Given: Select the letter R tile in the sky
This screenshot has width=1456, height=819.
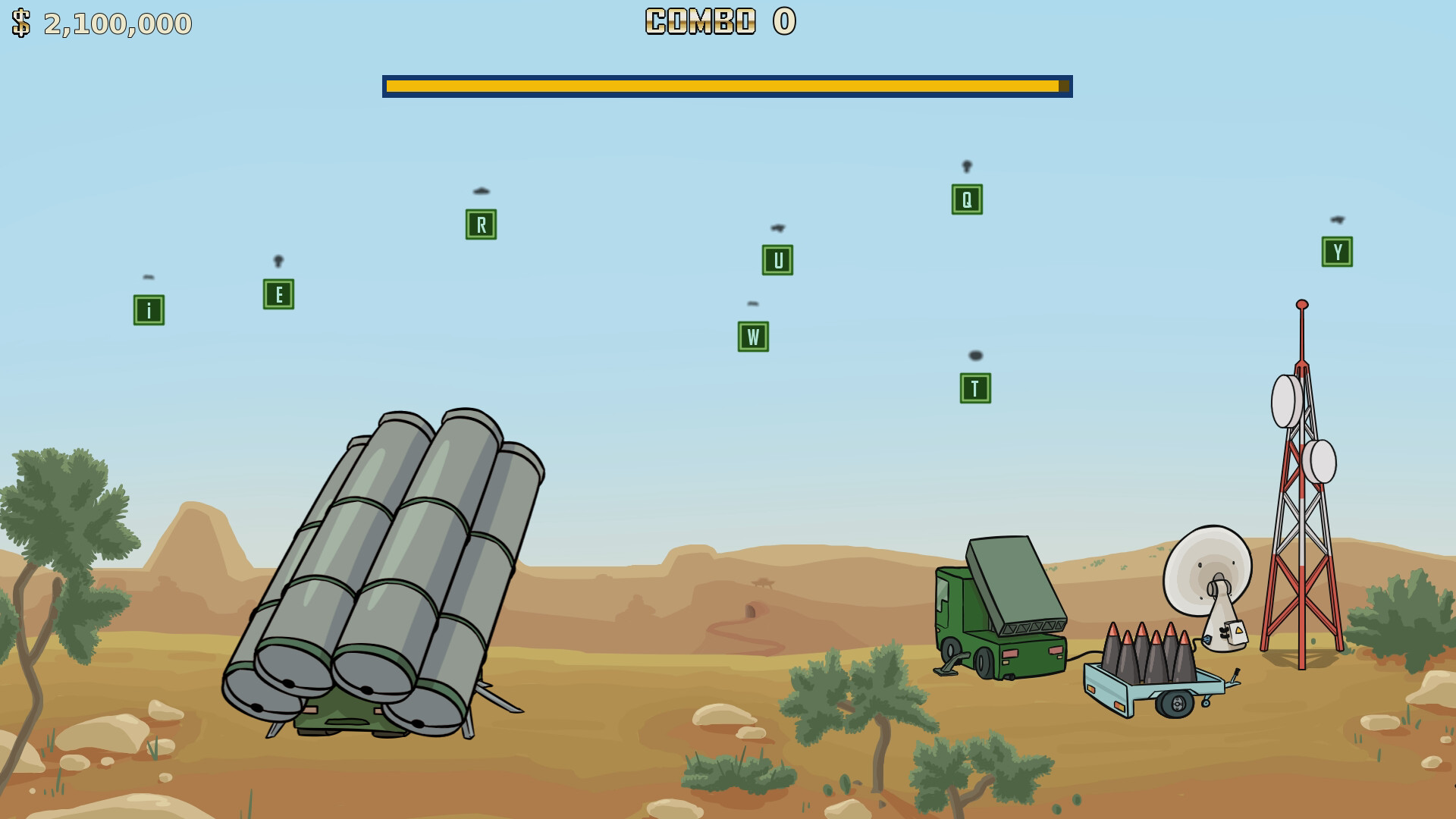Looking at the screenshot, I should 480,224.
